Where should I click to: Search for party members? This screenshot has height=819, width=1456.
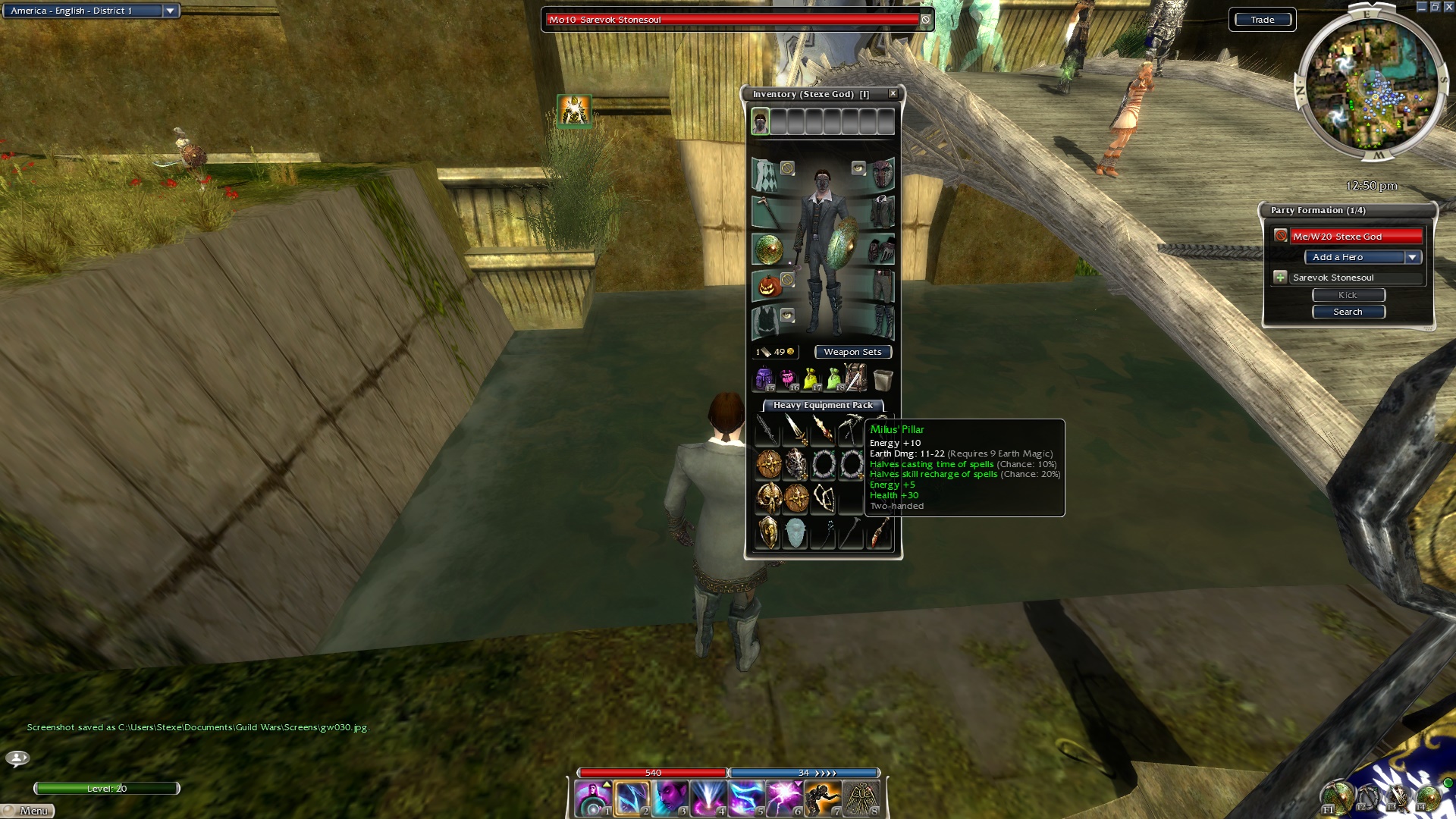(x=1348, y=312)
